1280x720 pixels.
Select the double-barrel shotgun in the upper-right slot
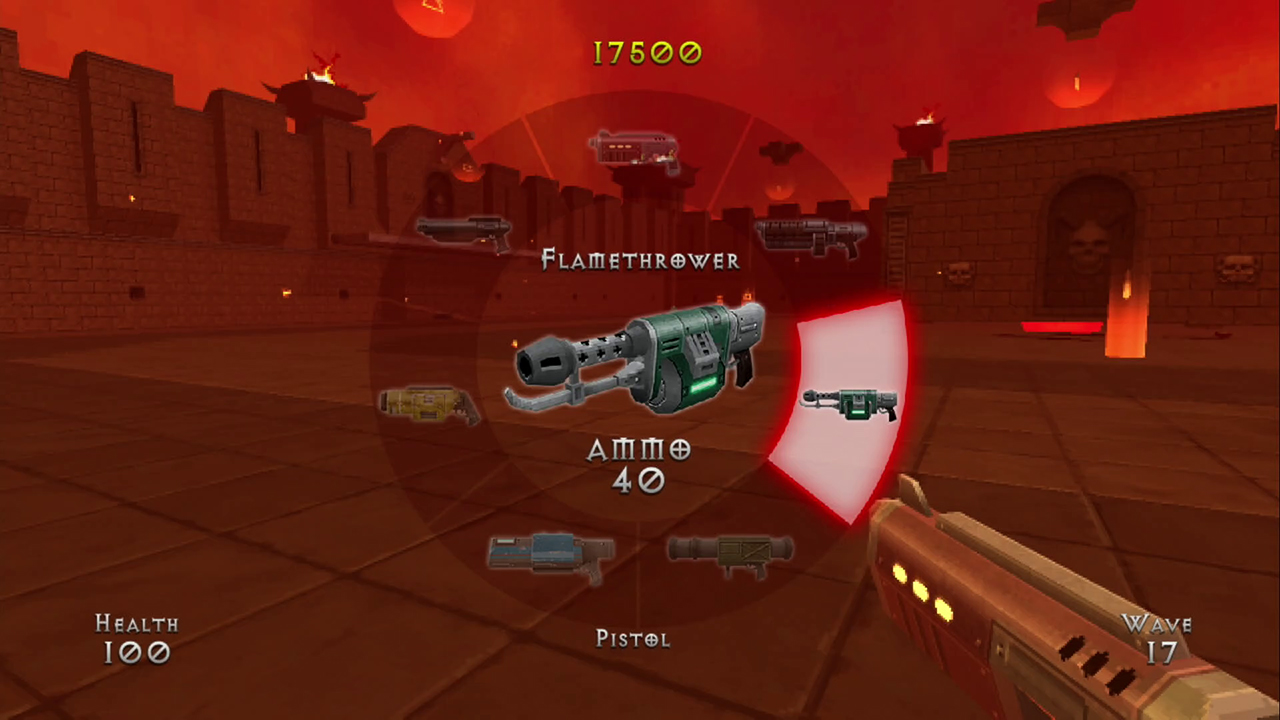pos(812,235)
